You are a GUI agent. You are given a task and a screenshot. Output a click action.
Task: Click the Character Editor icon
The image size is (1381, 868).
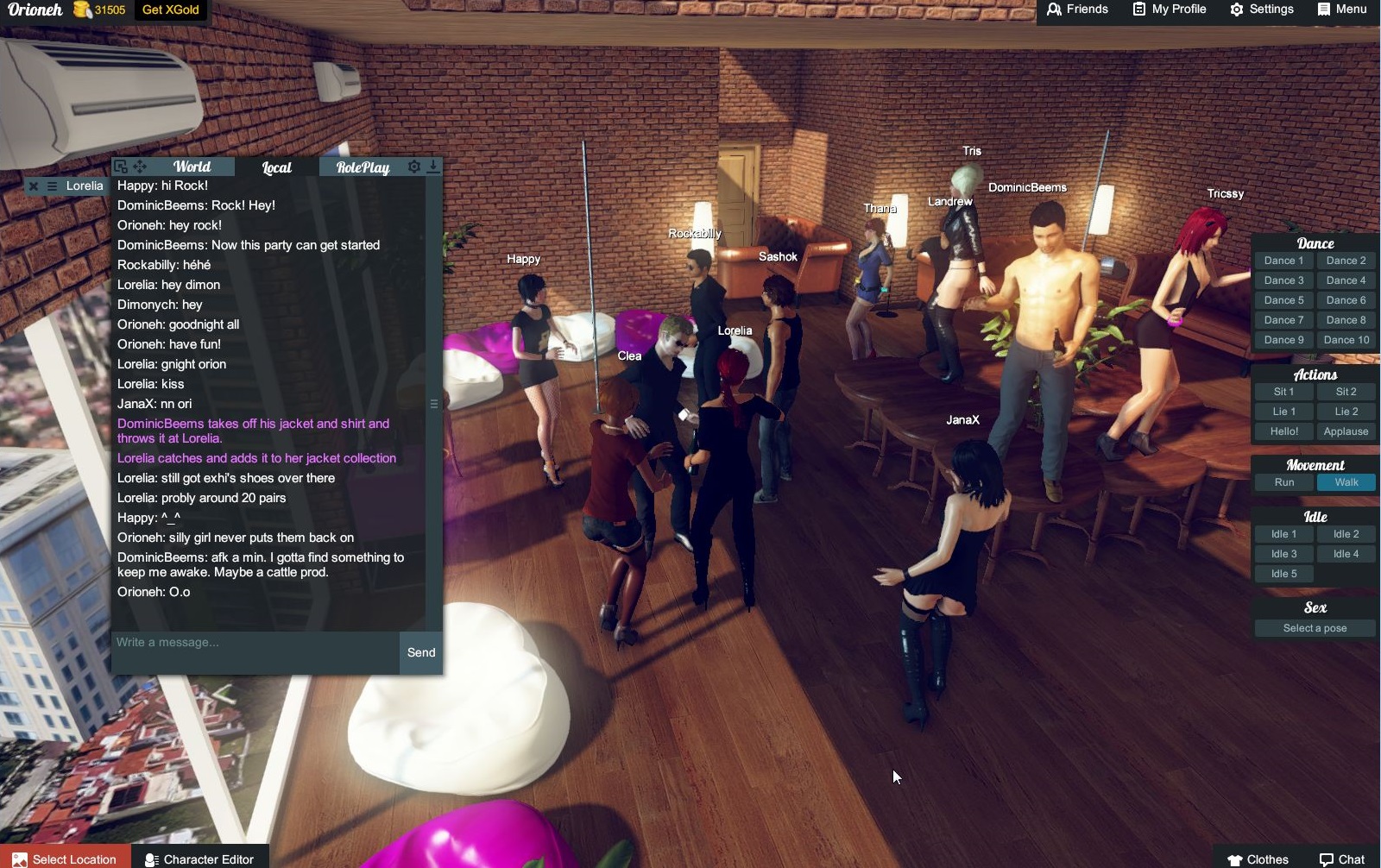pos(151,859)
